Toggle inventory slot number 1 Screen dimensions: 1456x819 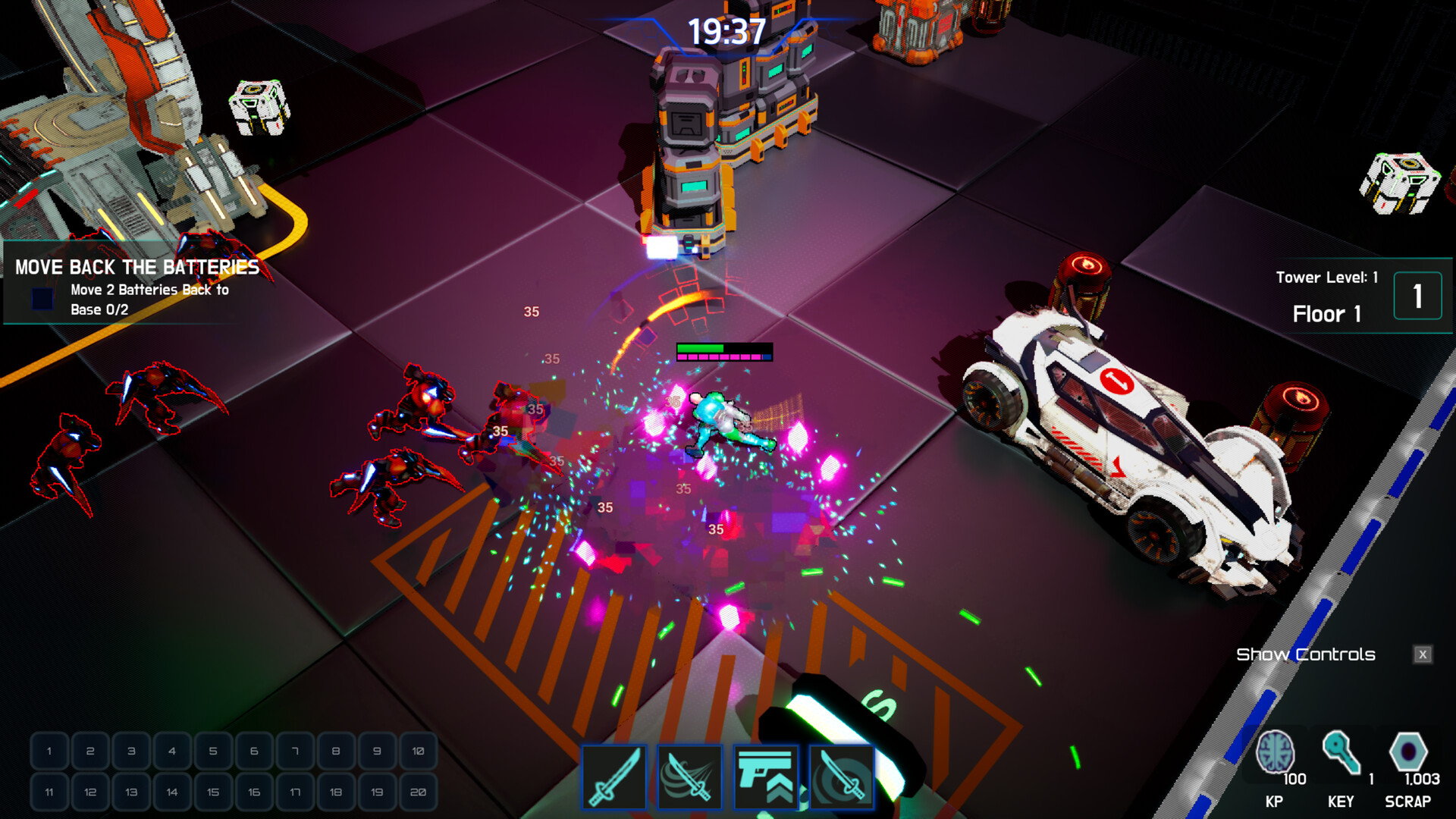(48, 753)
